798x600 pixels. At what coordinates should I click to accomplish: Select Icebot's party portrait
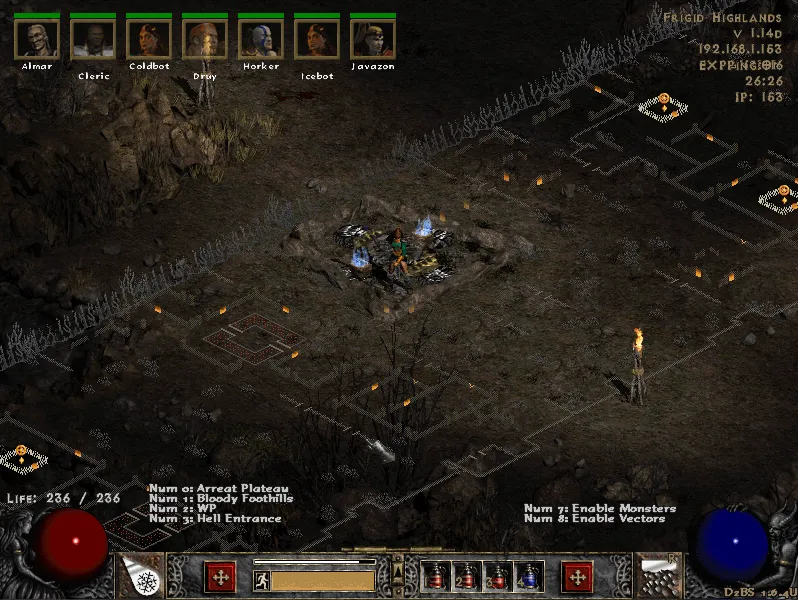coord(317,38)
